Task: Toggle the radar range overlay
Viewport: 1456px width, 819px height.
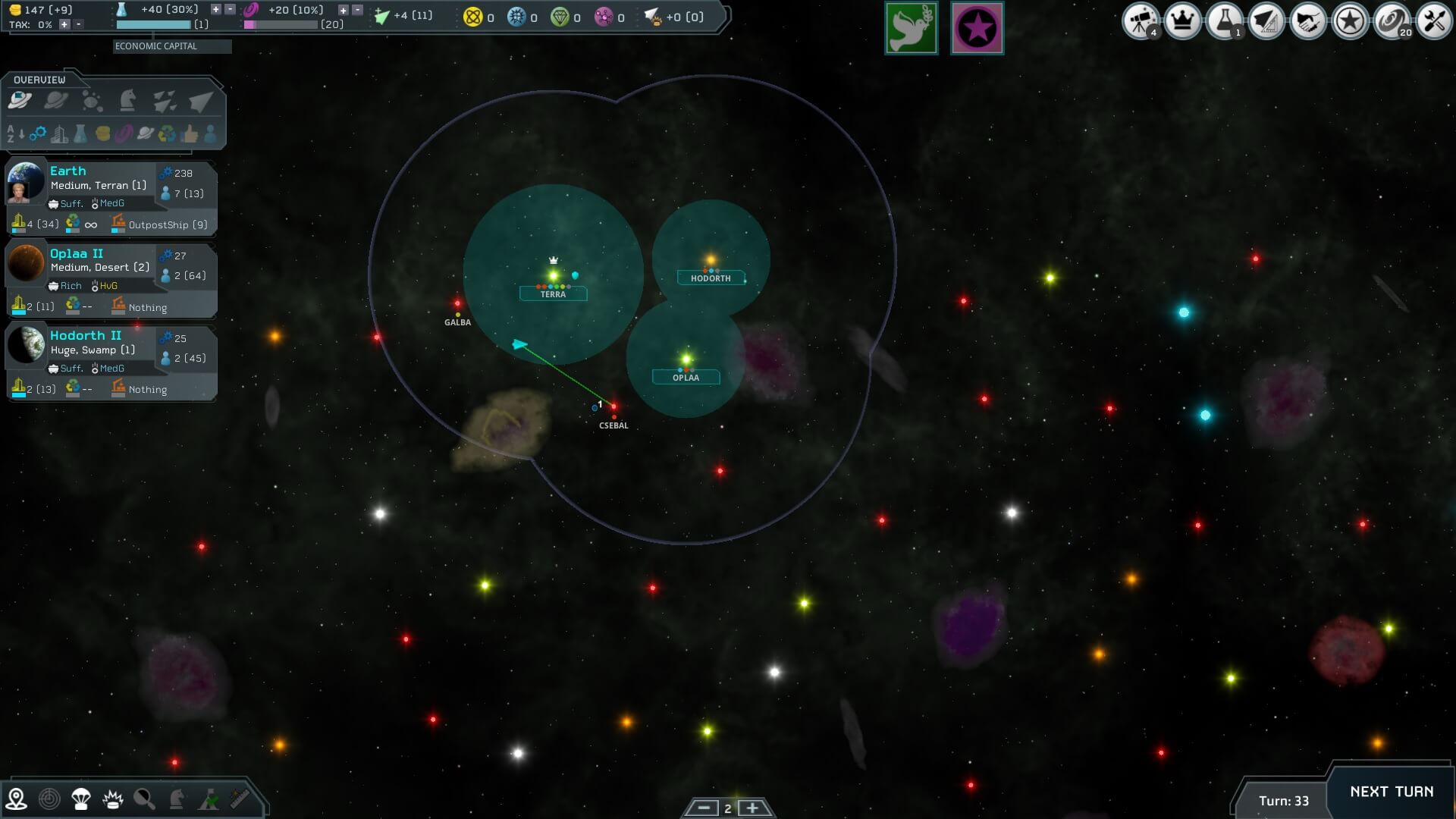Action: [x=49, y=799]
